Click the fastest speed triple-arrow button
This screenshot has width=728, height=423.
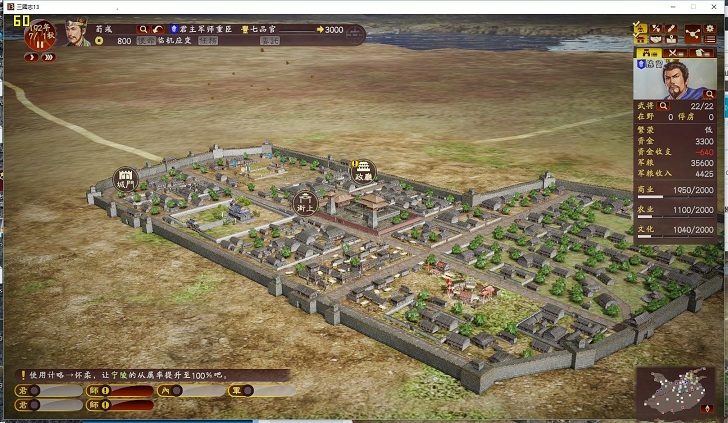point(48,57)
